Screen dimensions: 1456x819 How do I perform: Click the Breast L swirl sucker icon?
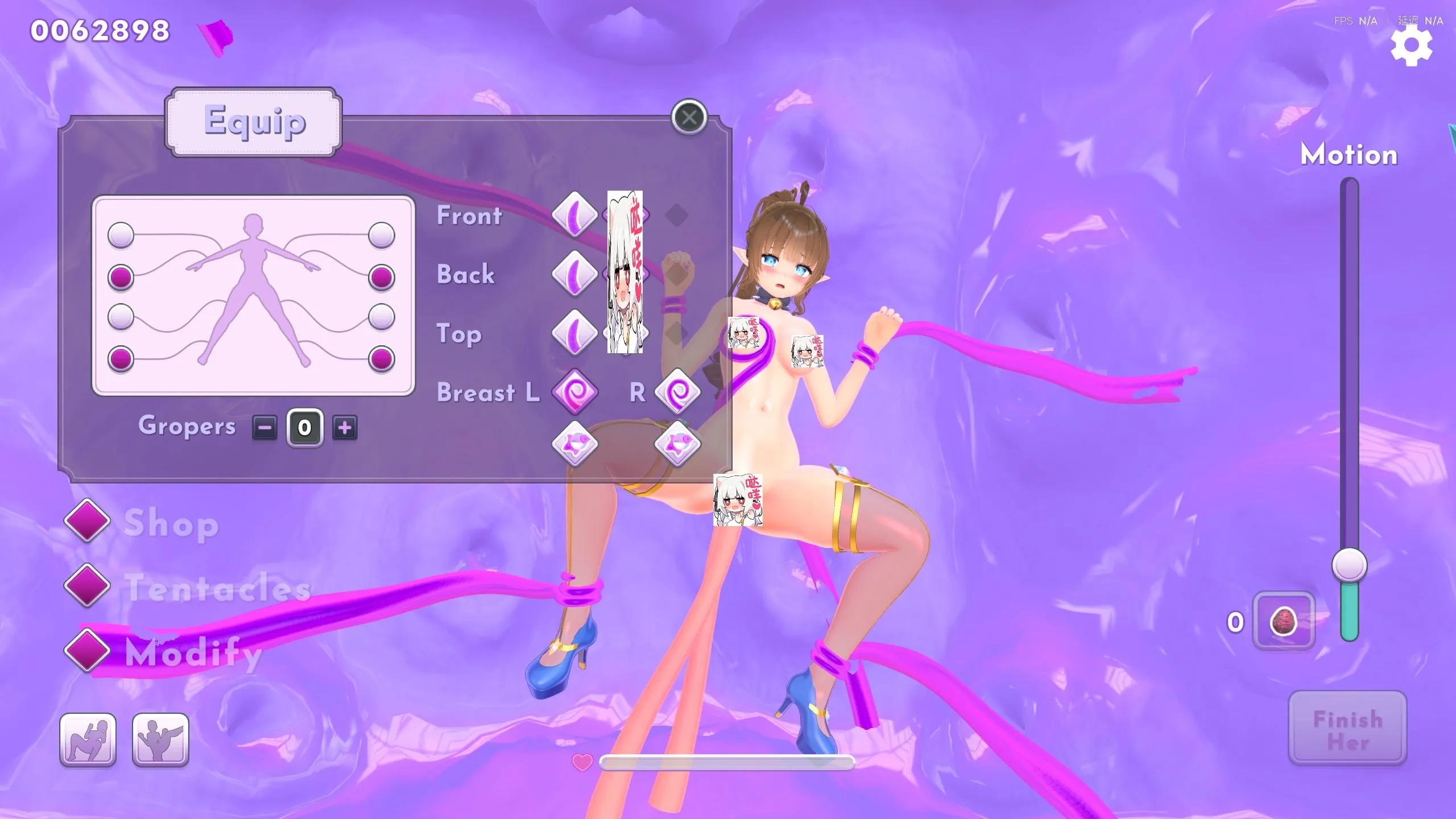pos(574,392)
